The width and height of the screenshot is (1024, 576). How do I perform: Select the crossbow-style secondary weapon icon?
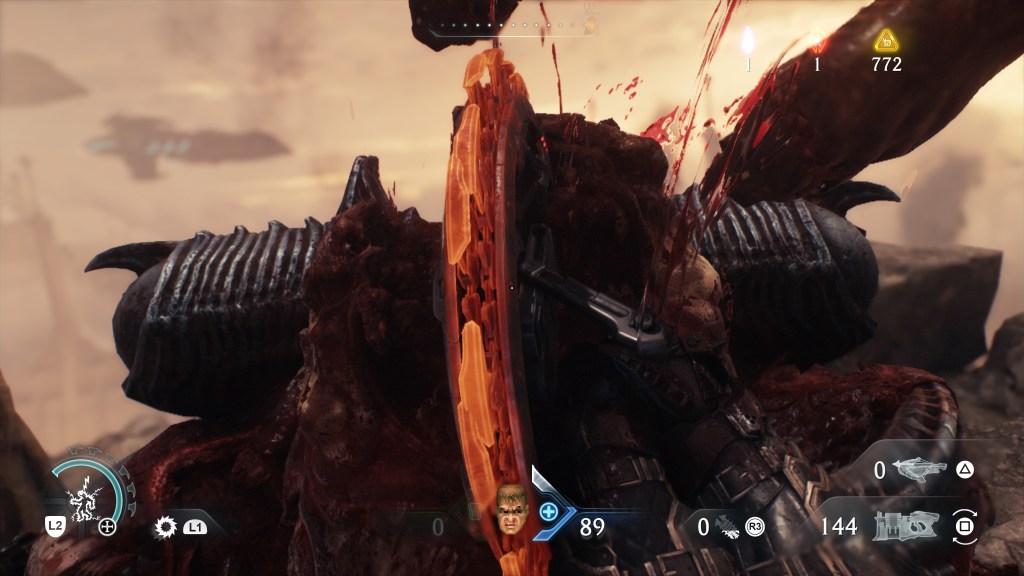pos(917,469)
